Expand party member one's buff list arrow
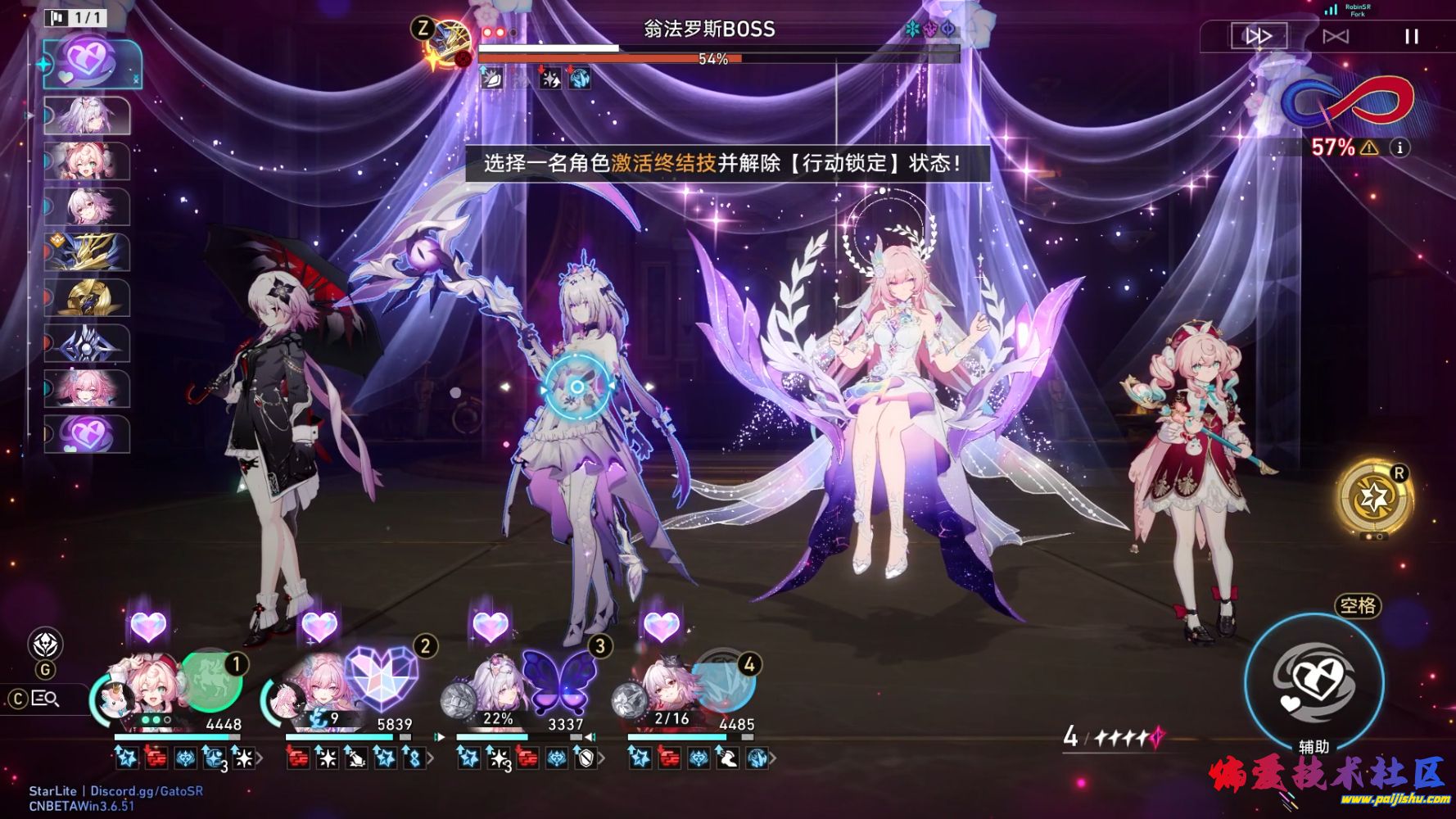The height and width of the screenshot is (819, 1456). click(260, 759)
